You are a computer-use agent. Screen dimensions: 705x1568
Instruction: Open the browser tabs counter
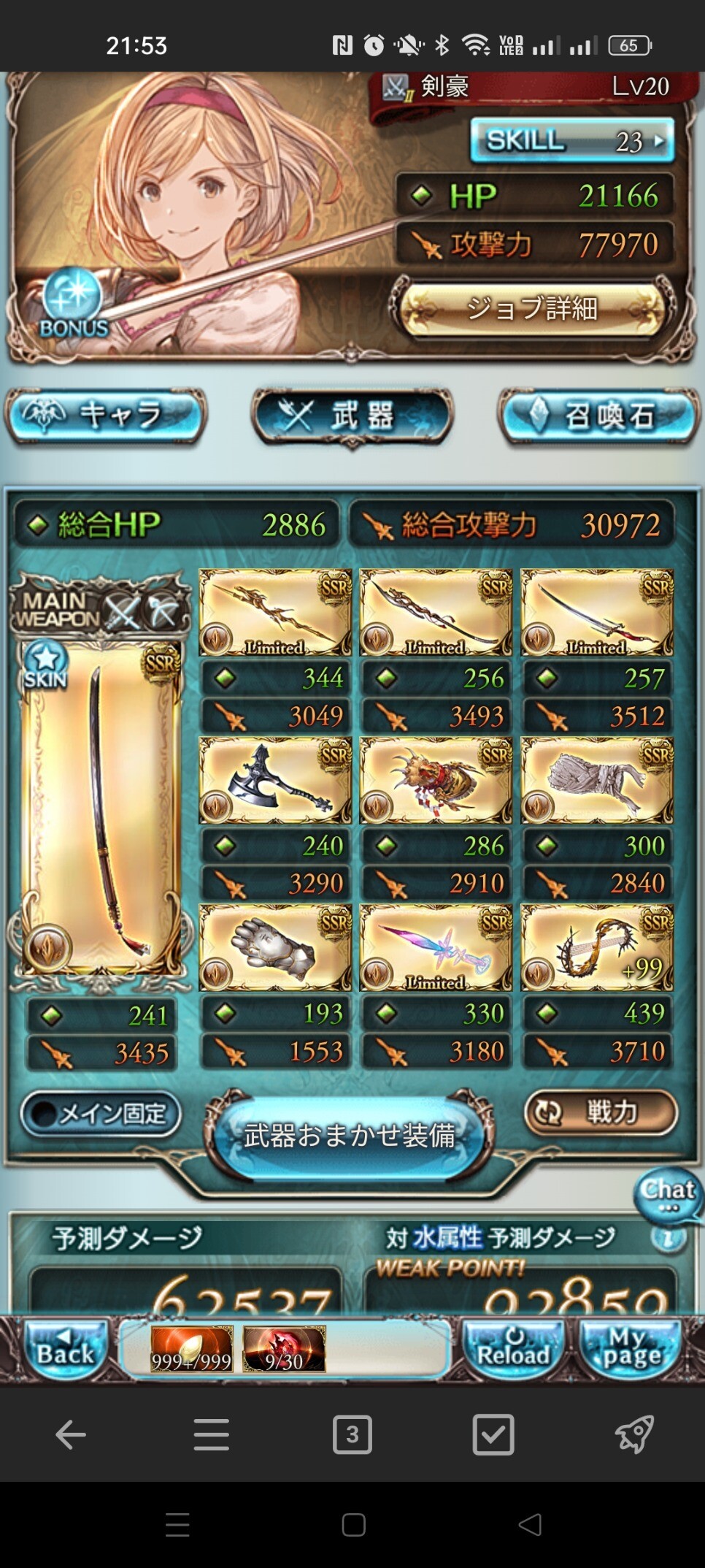tap(352, 1434)
